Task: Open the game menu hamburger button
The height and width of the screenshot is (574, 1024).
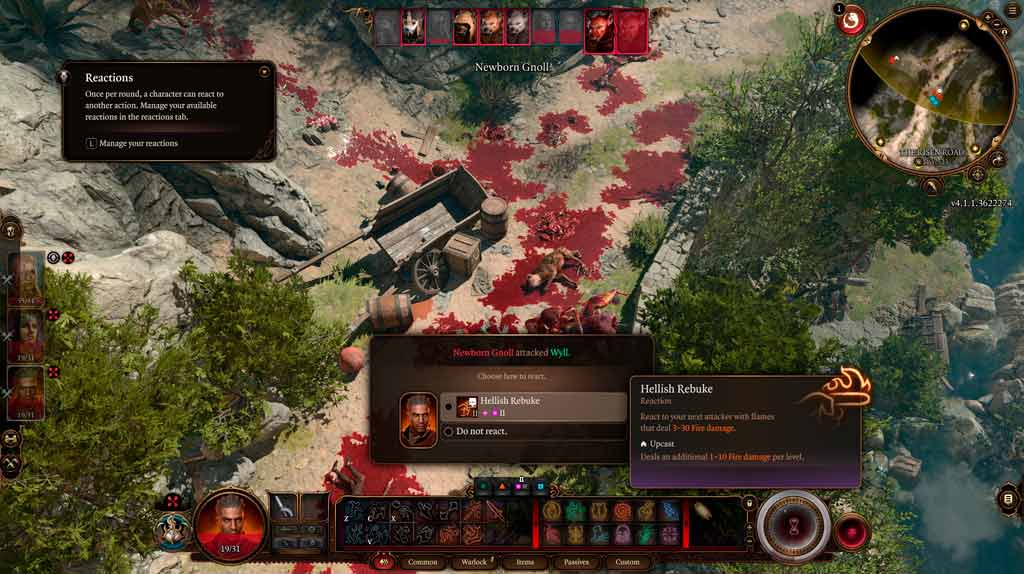Action: (x=1009, y=499)
